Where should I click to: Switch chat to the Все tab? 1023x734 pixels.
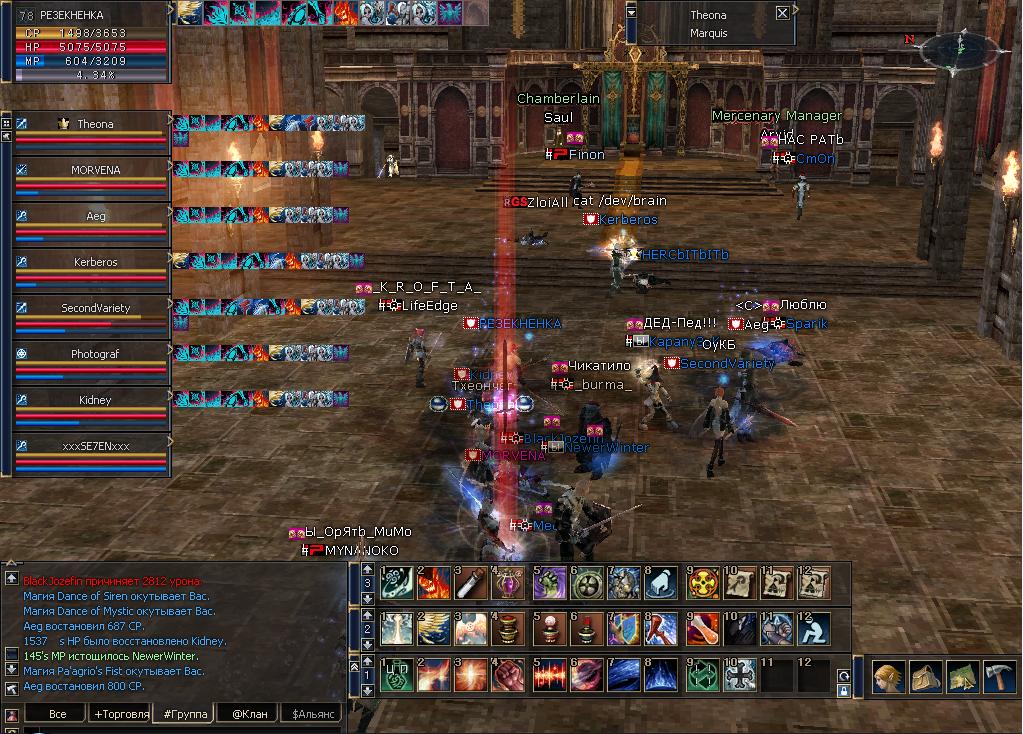point(57,714)
